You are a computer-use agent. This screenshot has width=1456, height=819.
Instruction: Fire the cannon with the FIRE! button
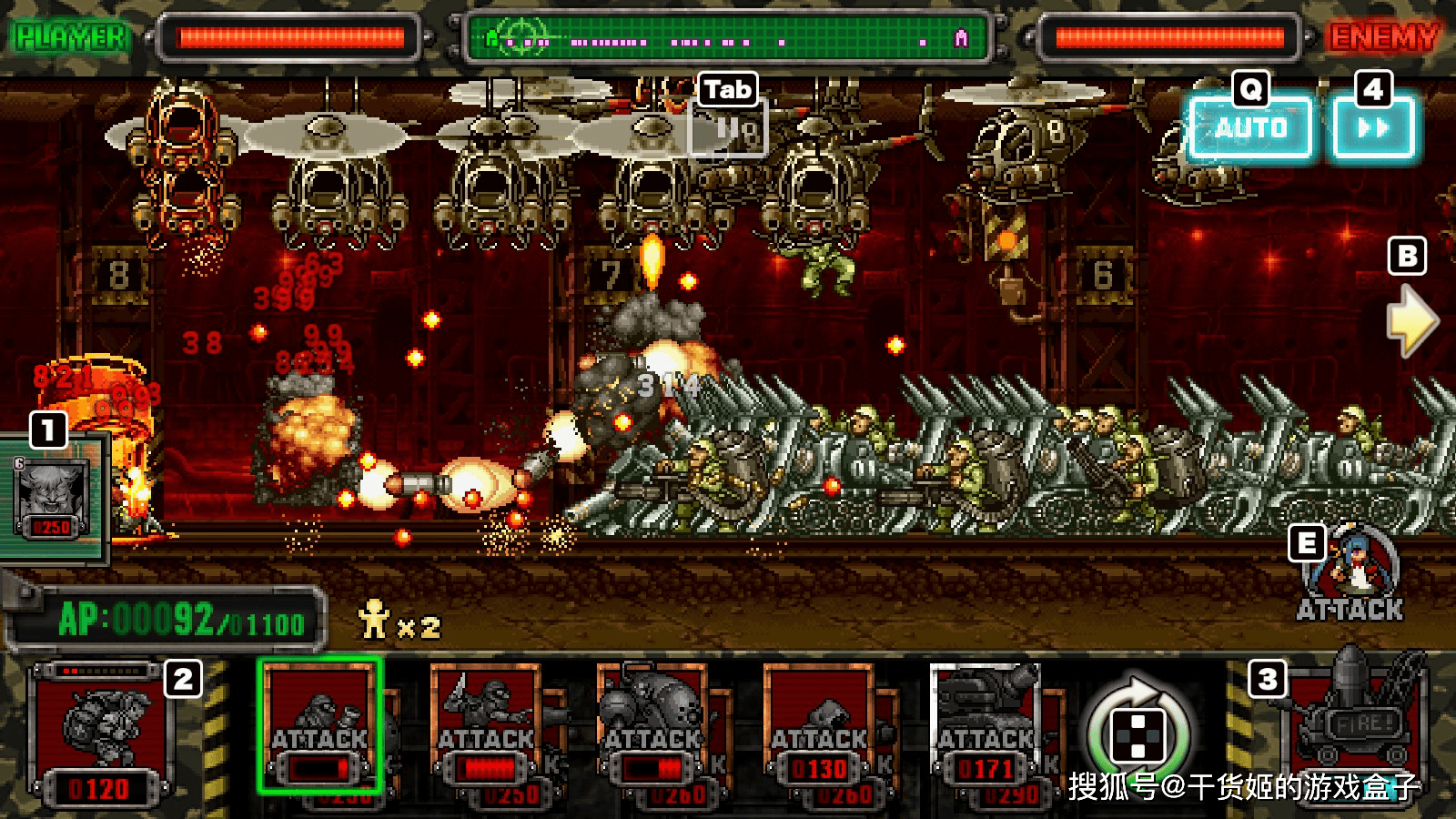tap(1358, 728)
